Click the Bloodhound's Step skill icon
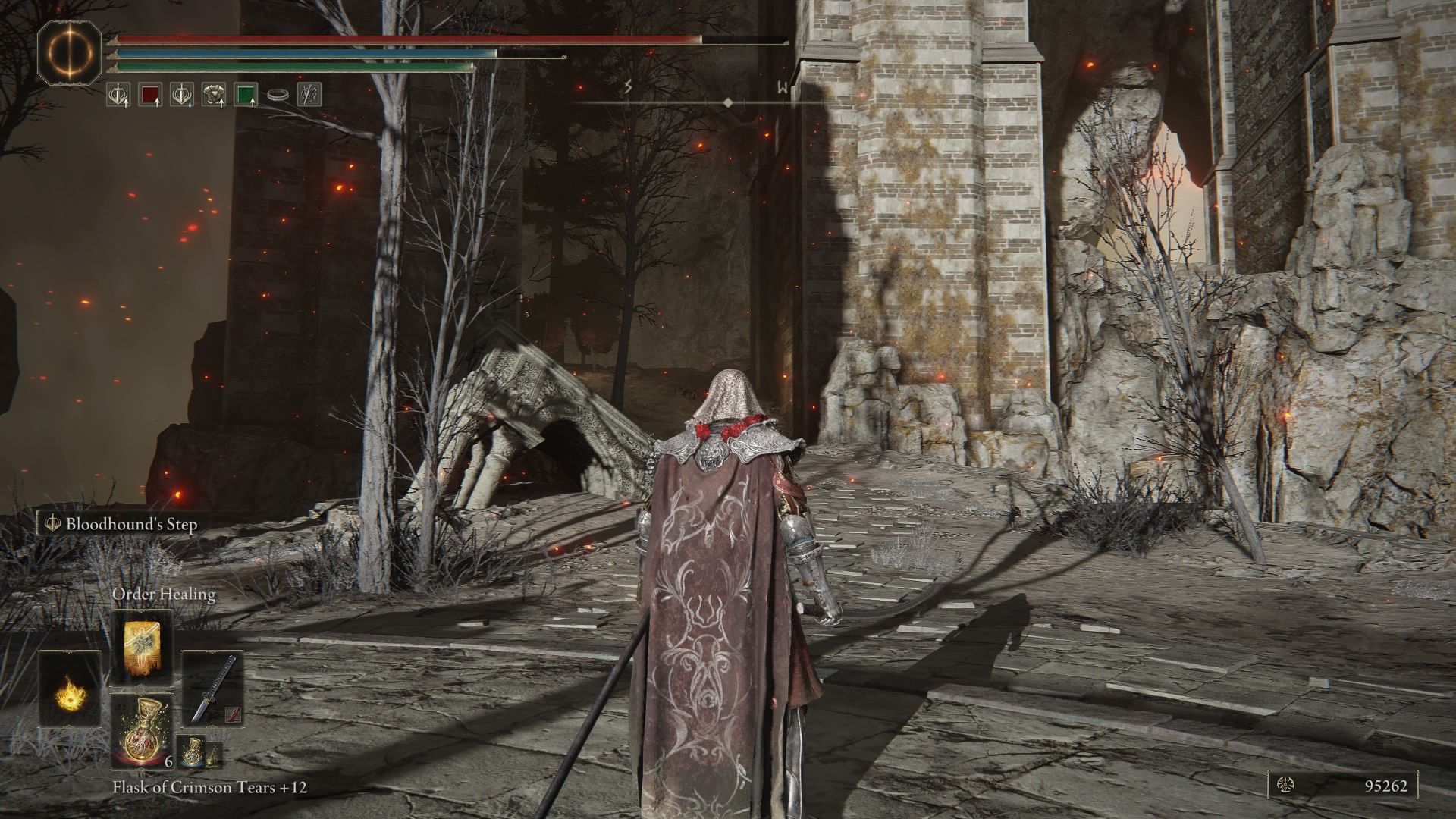 pos(52,523)
